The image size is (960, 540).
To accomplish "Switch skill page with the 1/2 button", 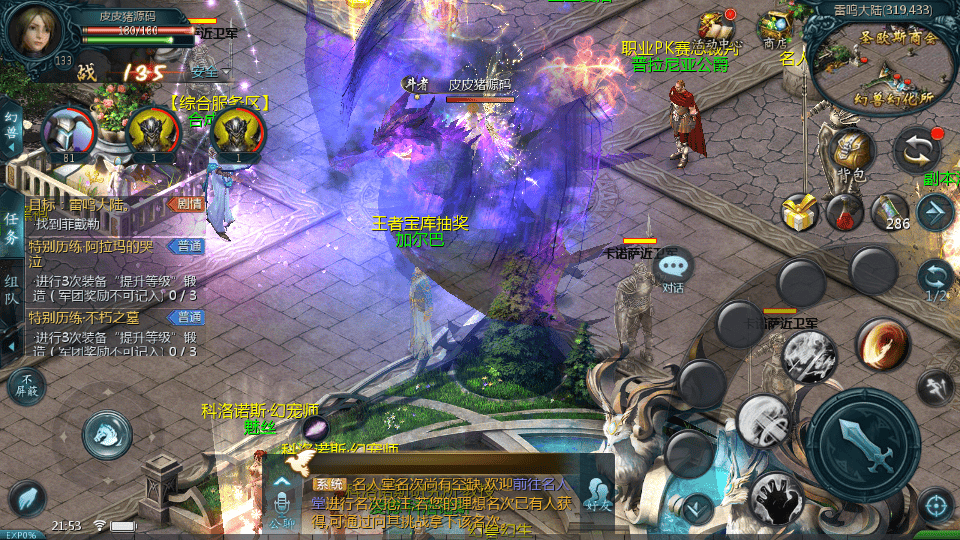I will tap(936, 280).
